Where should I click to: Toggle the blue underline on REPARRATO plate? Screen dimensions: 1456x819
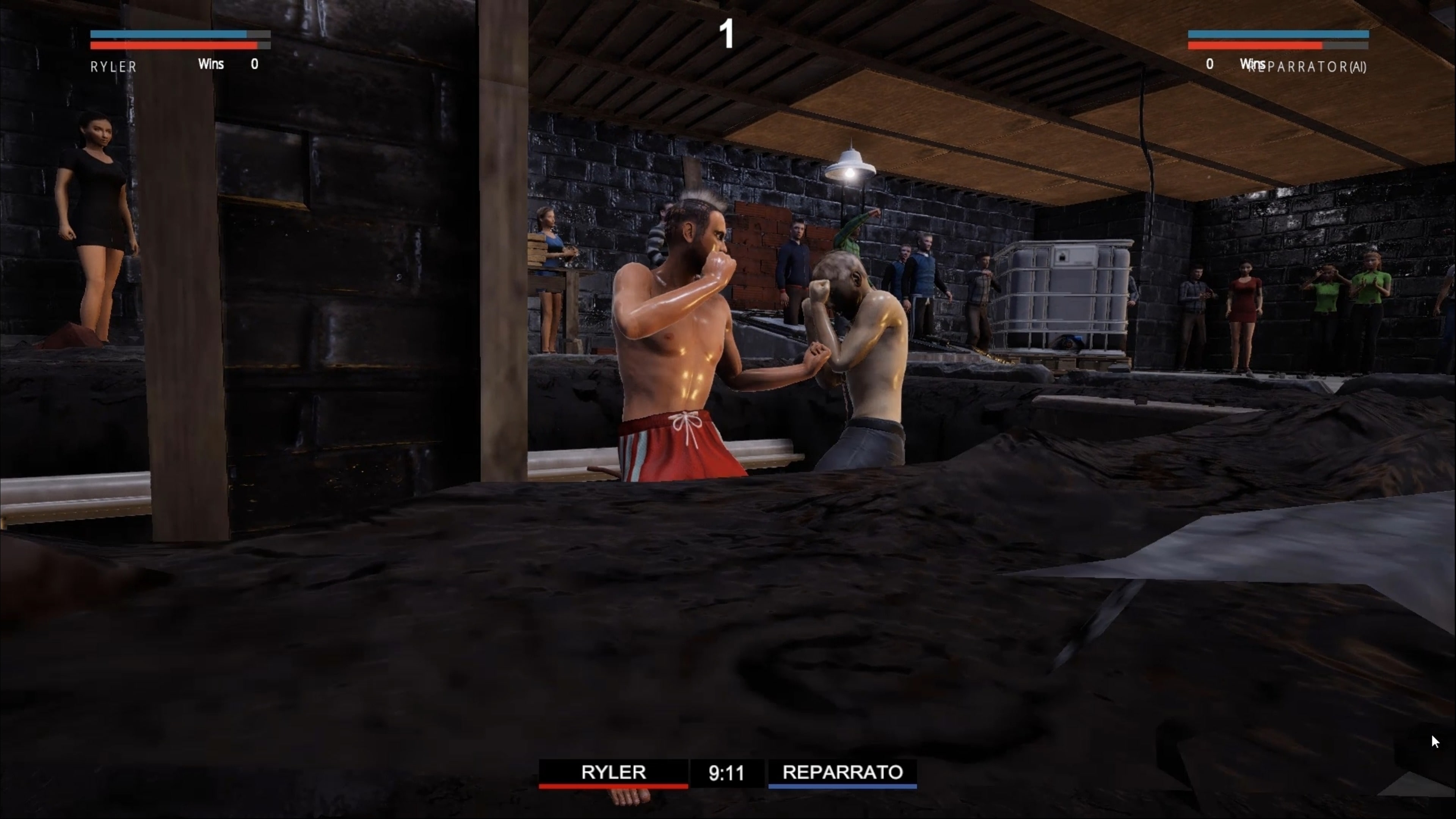coord(842,787)
